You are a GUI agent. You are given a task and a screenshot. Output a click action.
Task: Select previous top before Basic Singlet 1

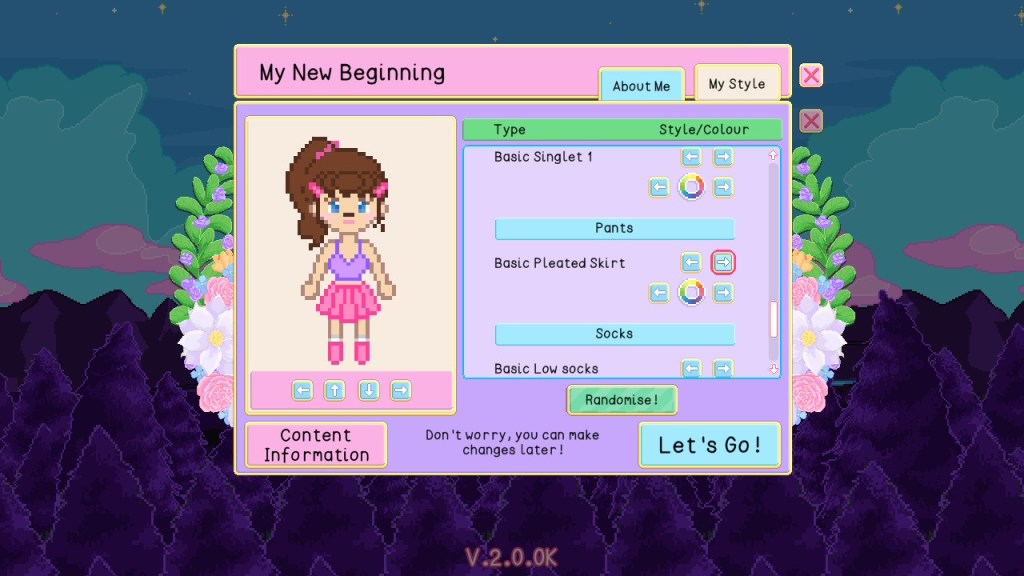coord(691,157)
